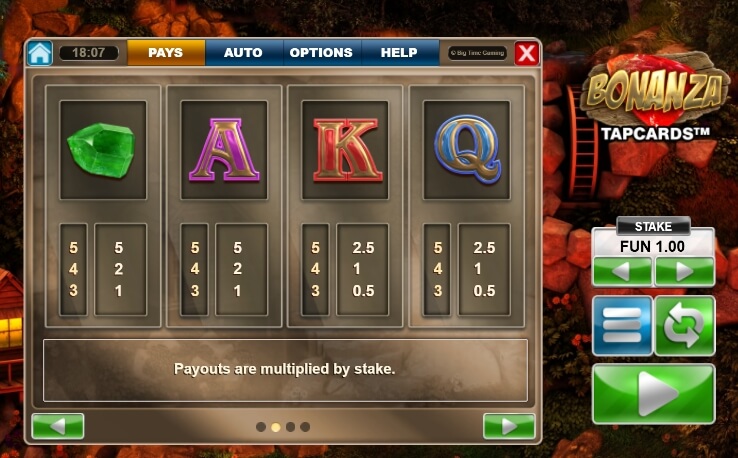
Task: Switch to the PAYS tab
Action: [x=166, y=53]
